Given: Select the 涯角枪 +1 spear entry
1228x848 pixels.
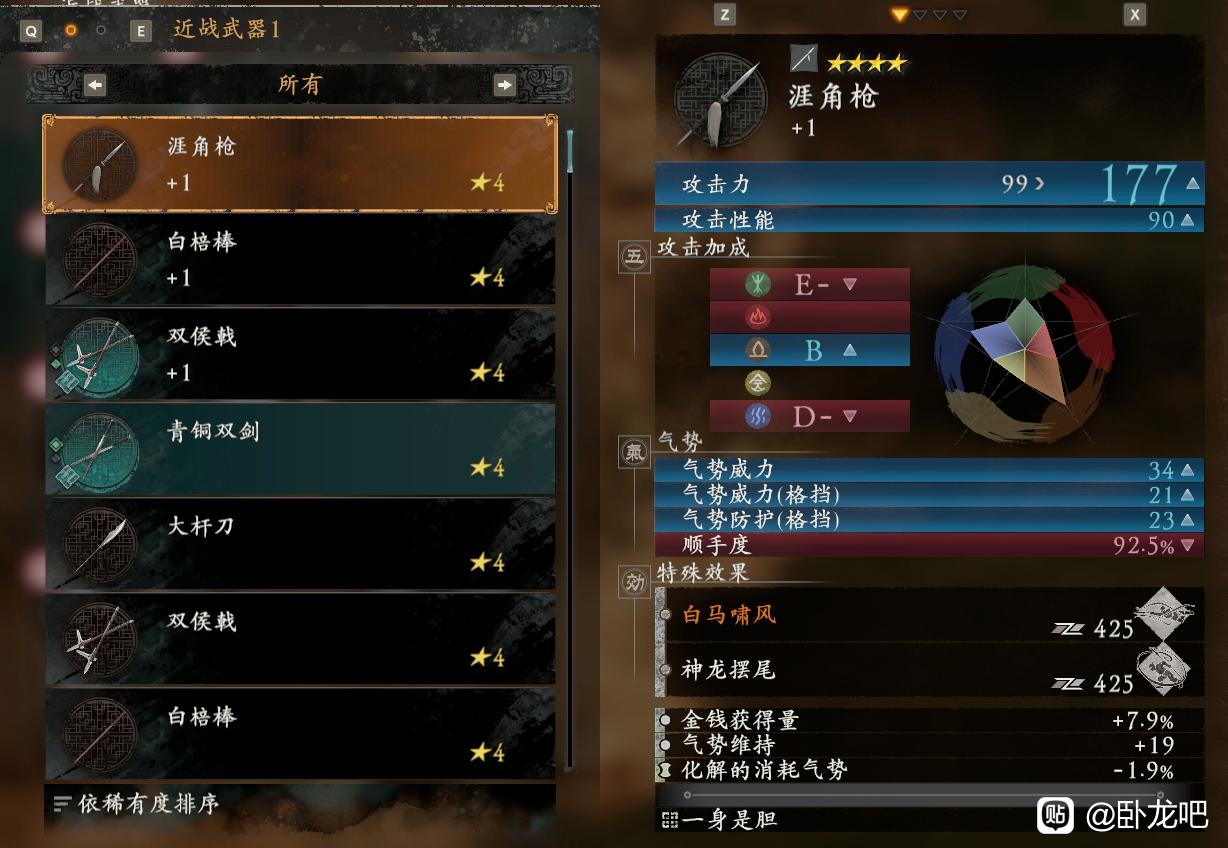Looking at the screenshot, I should 299,164.
